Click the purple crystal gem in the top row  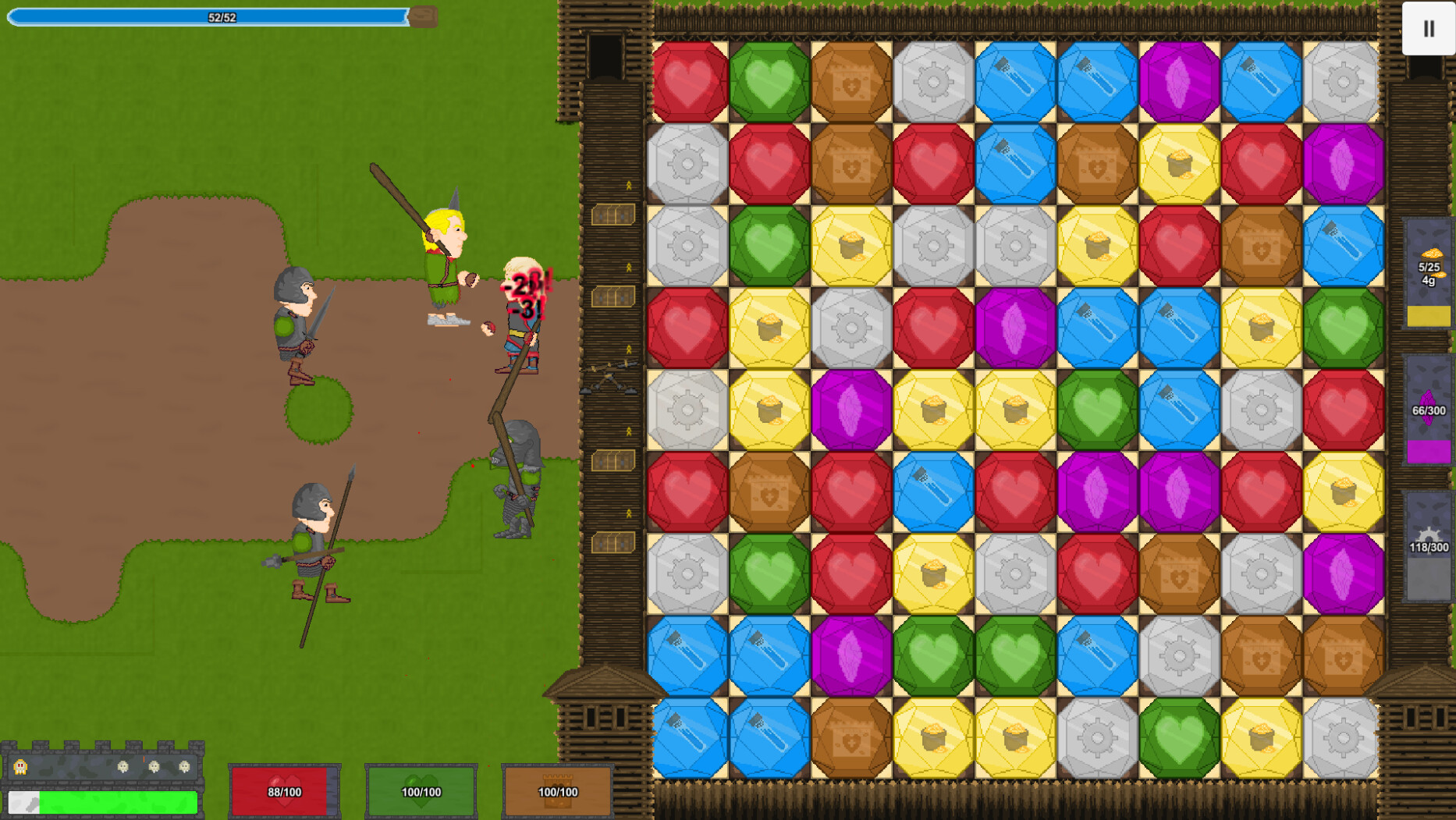1180,82
